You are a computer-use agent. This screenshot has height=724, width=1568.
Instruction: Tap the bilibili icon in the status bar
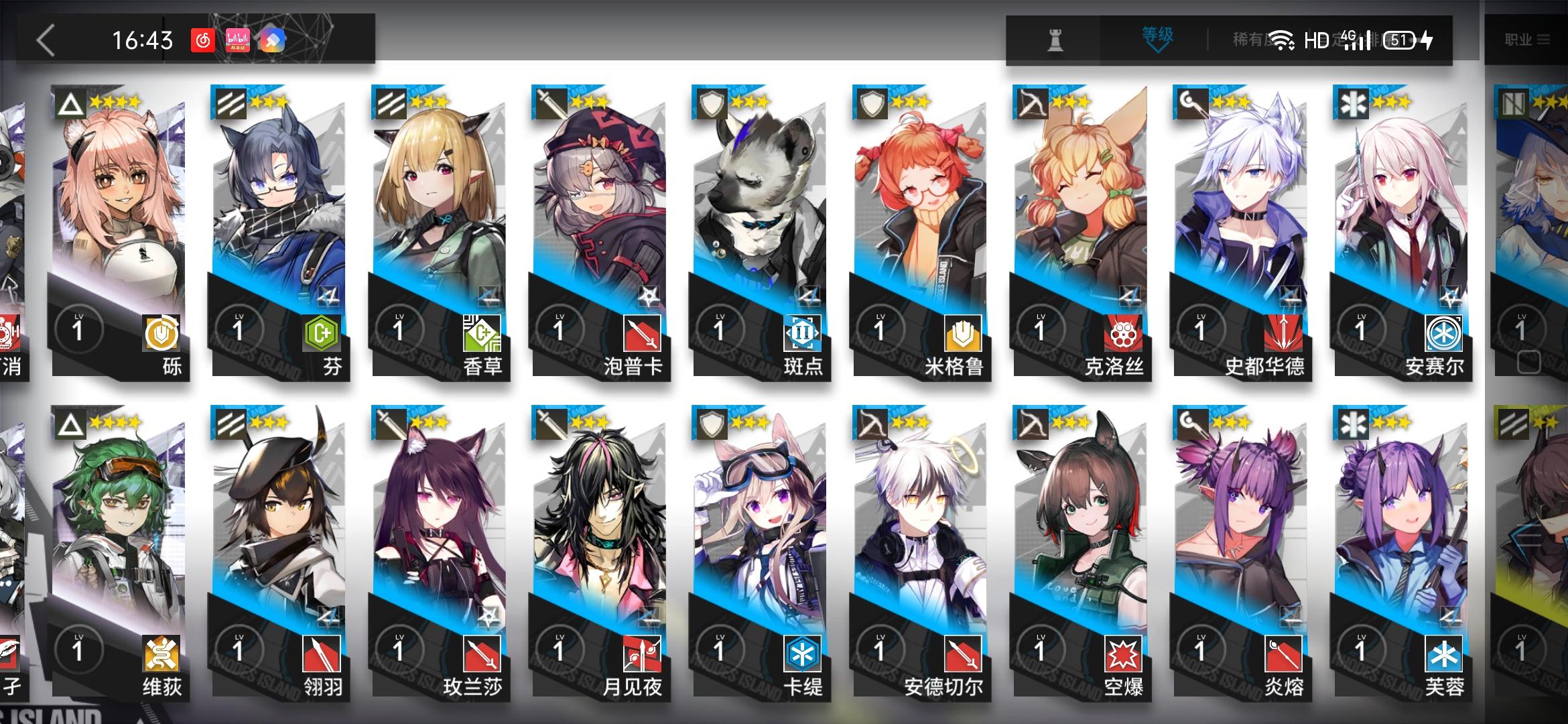pyautogui.click(x=237, y=40)
